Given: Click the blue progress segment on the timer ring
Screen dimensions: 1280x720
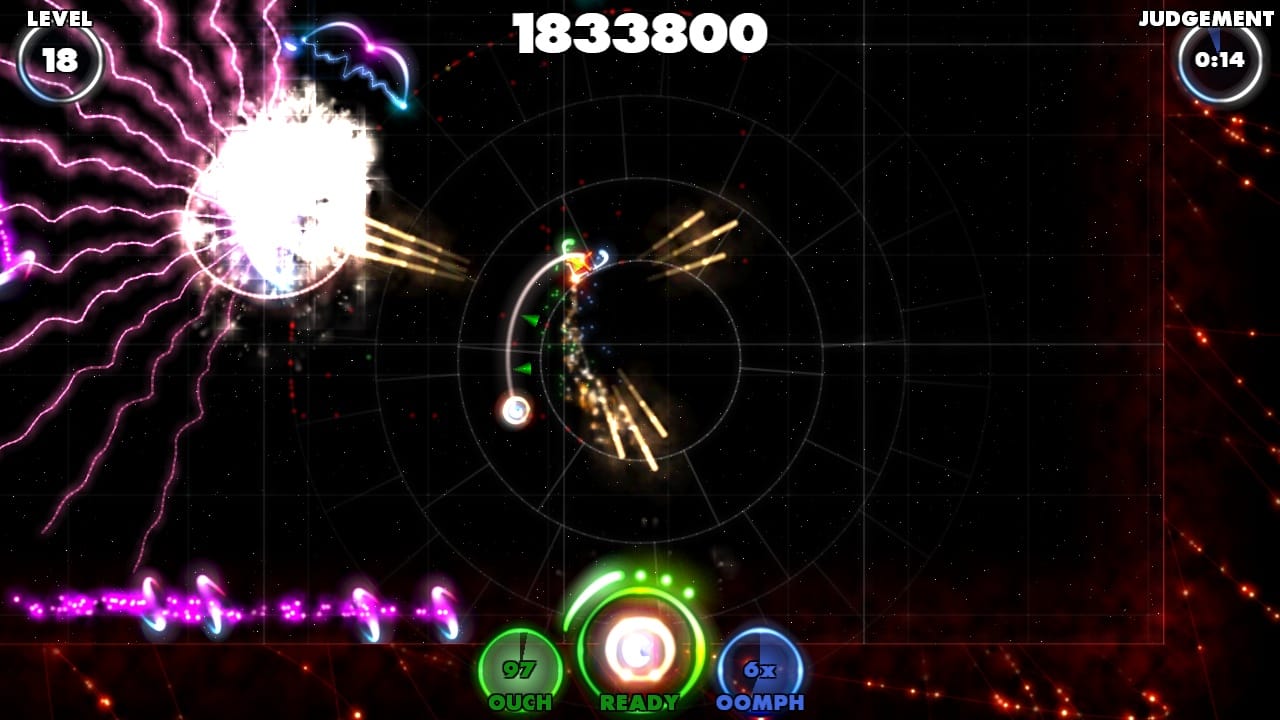Looking at the screenshot, I should coord(1213,37).
